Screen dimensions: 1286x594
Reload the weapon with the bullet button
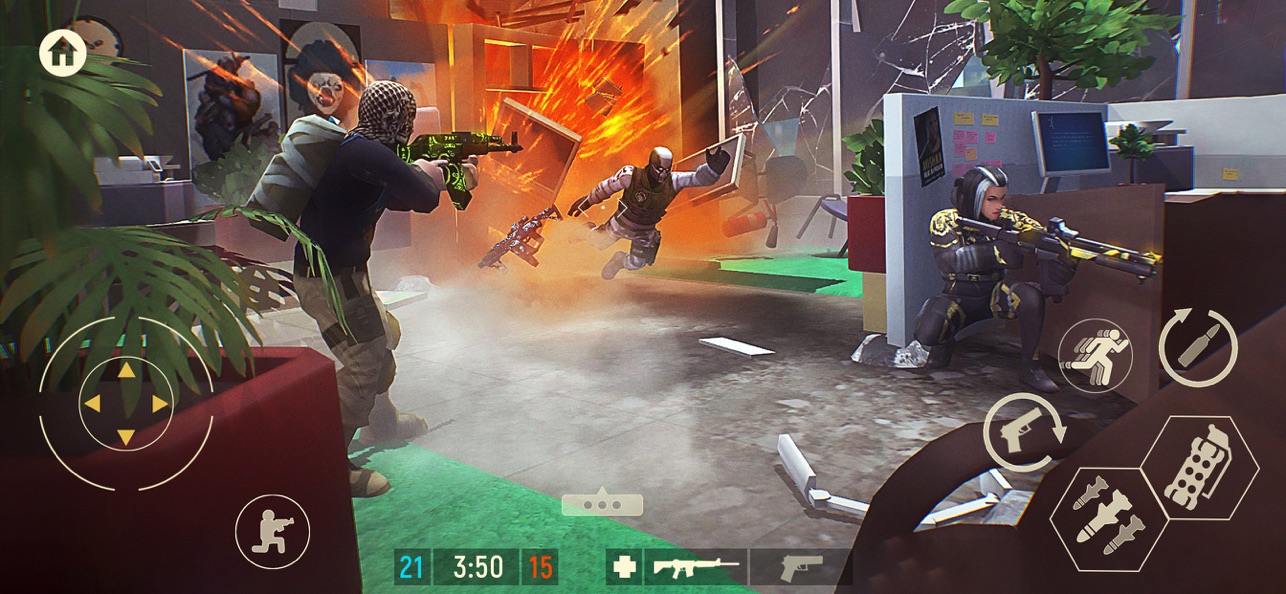tap(1197, 347)
